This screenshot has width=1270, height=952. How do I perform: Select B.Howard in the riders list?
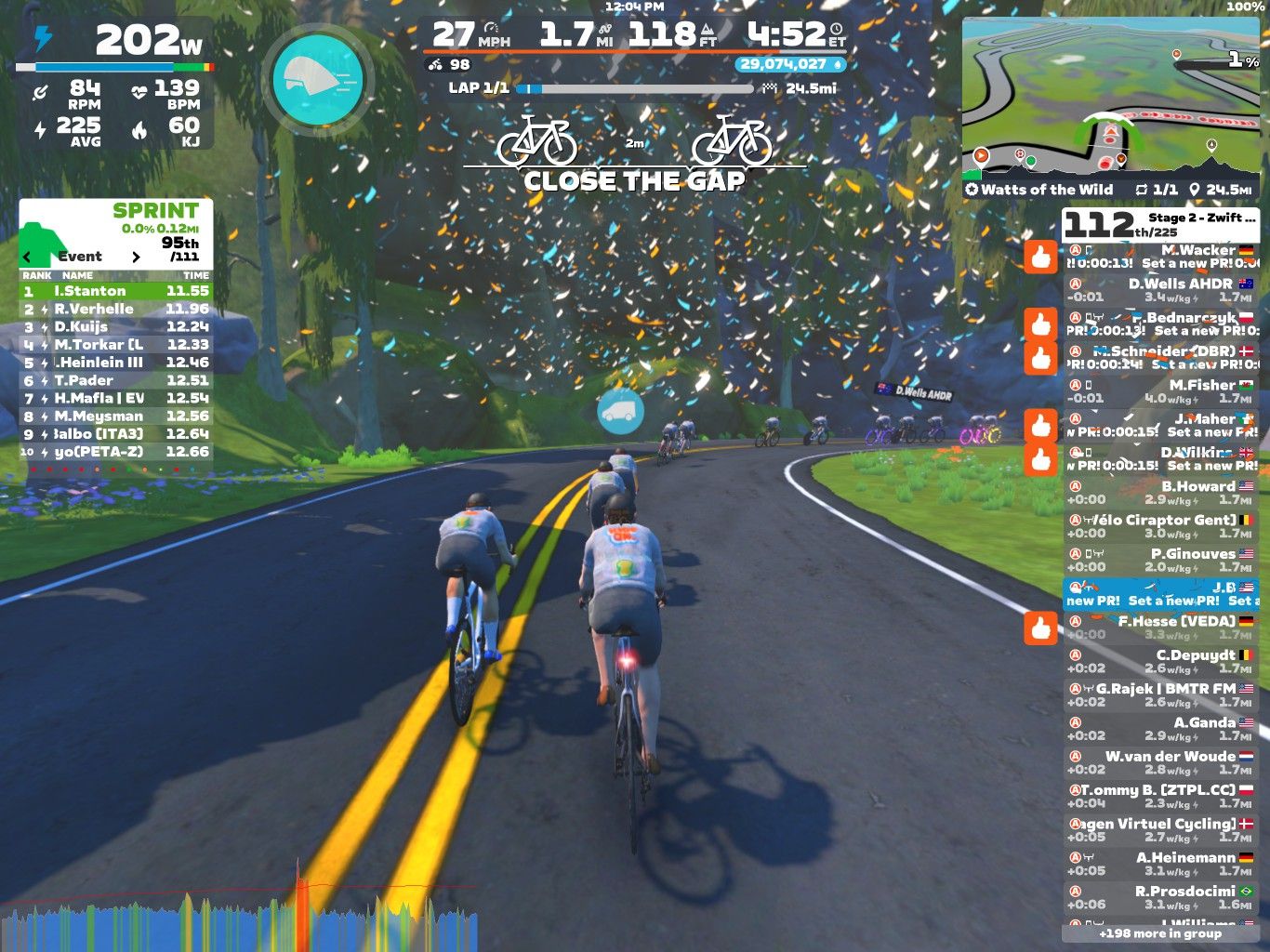1159,493
